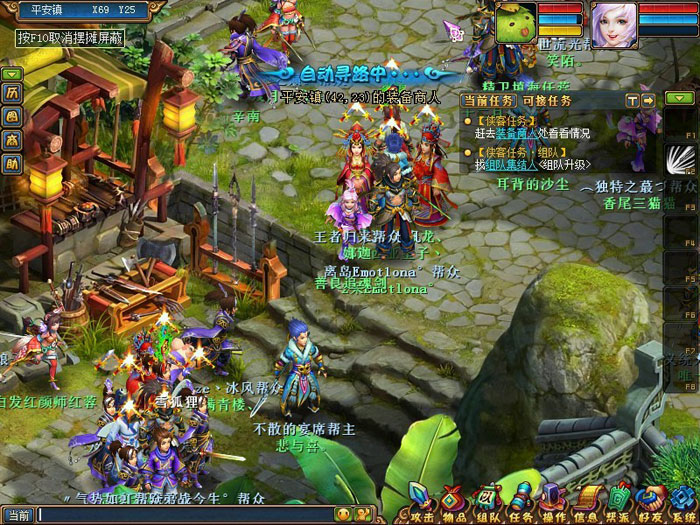Open the 攻击 (Attack) menu
Image resolution: width=700 pixels, height=525 pixels.
[x=422, y=498]
